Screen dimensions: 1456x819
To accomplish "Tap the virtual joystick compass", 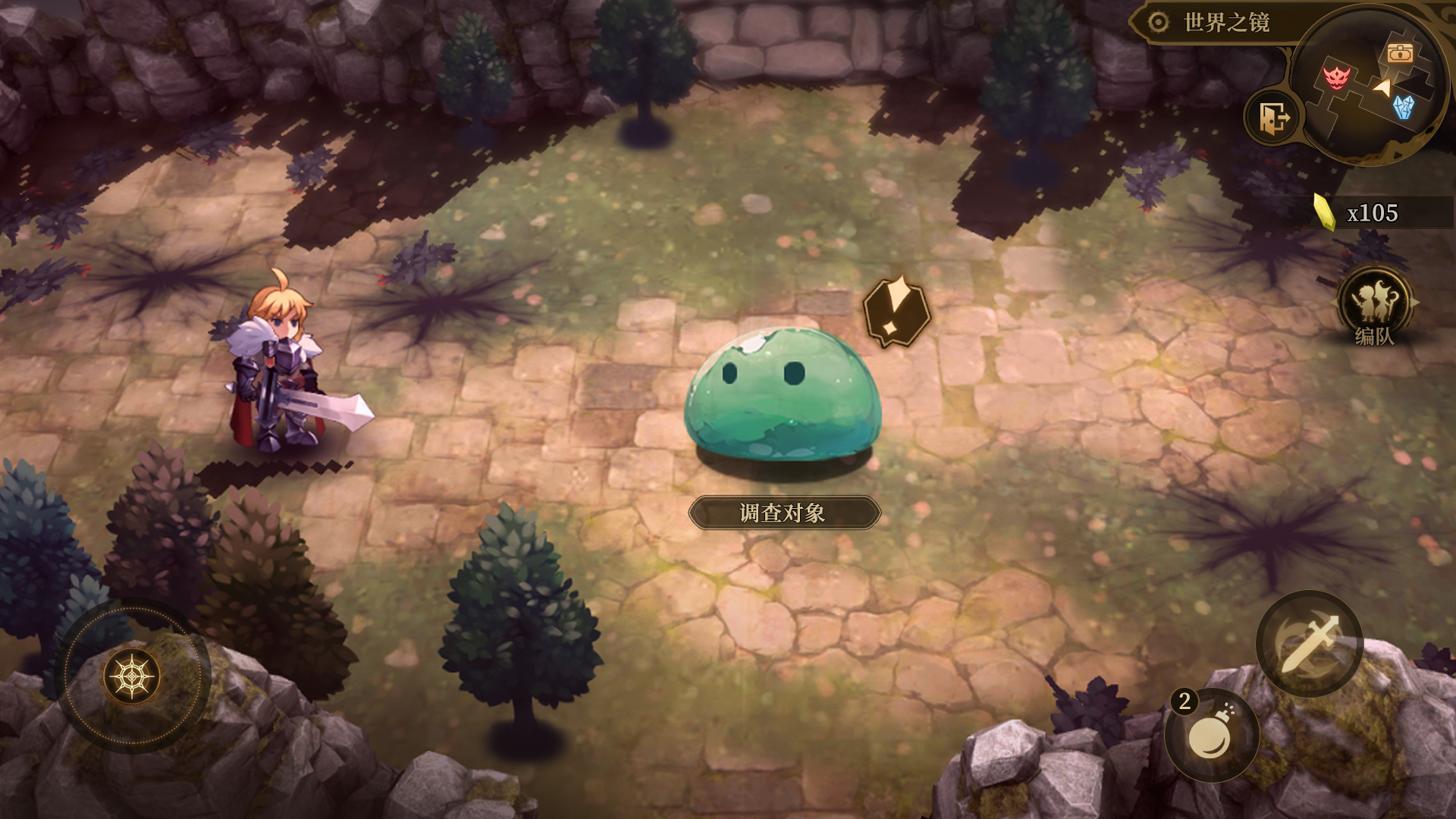I will point(133,676).
